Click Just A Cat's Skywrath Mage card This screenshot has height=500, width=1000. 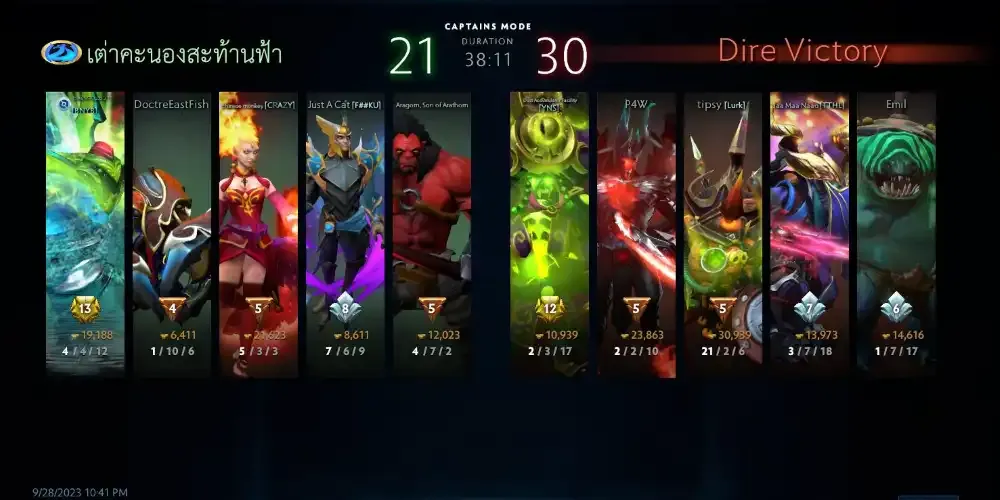(344, 230)
